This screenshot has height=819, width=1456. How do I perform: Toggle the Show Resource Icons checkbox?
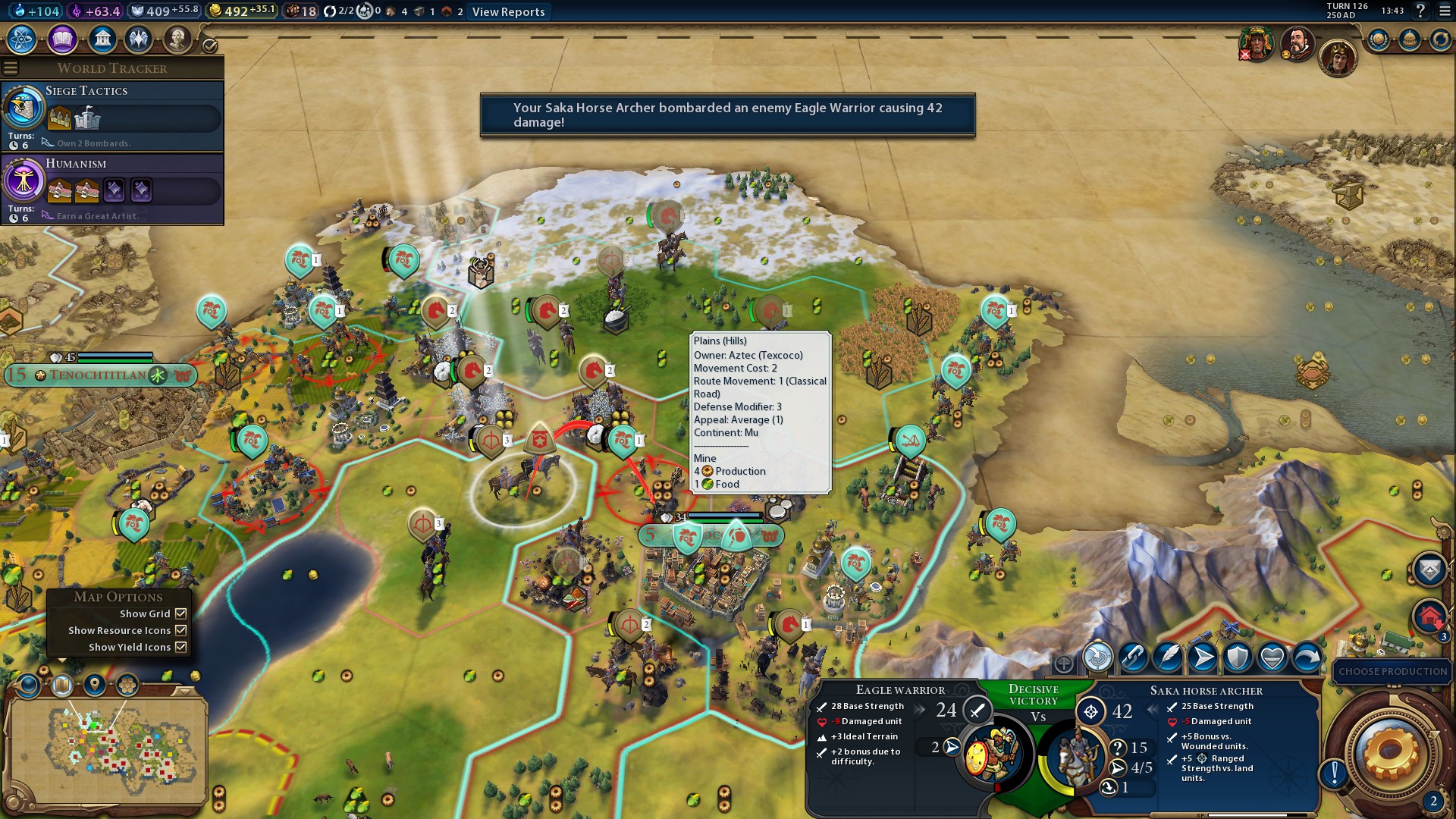(180, 630)
